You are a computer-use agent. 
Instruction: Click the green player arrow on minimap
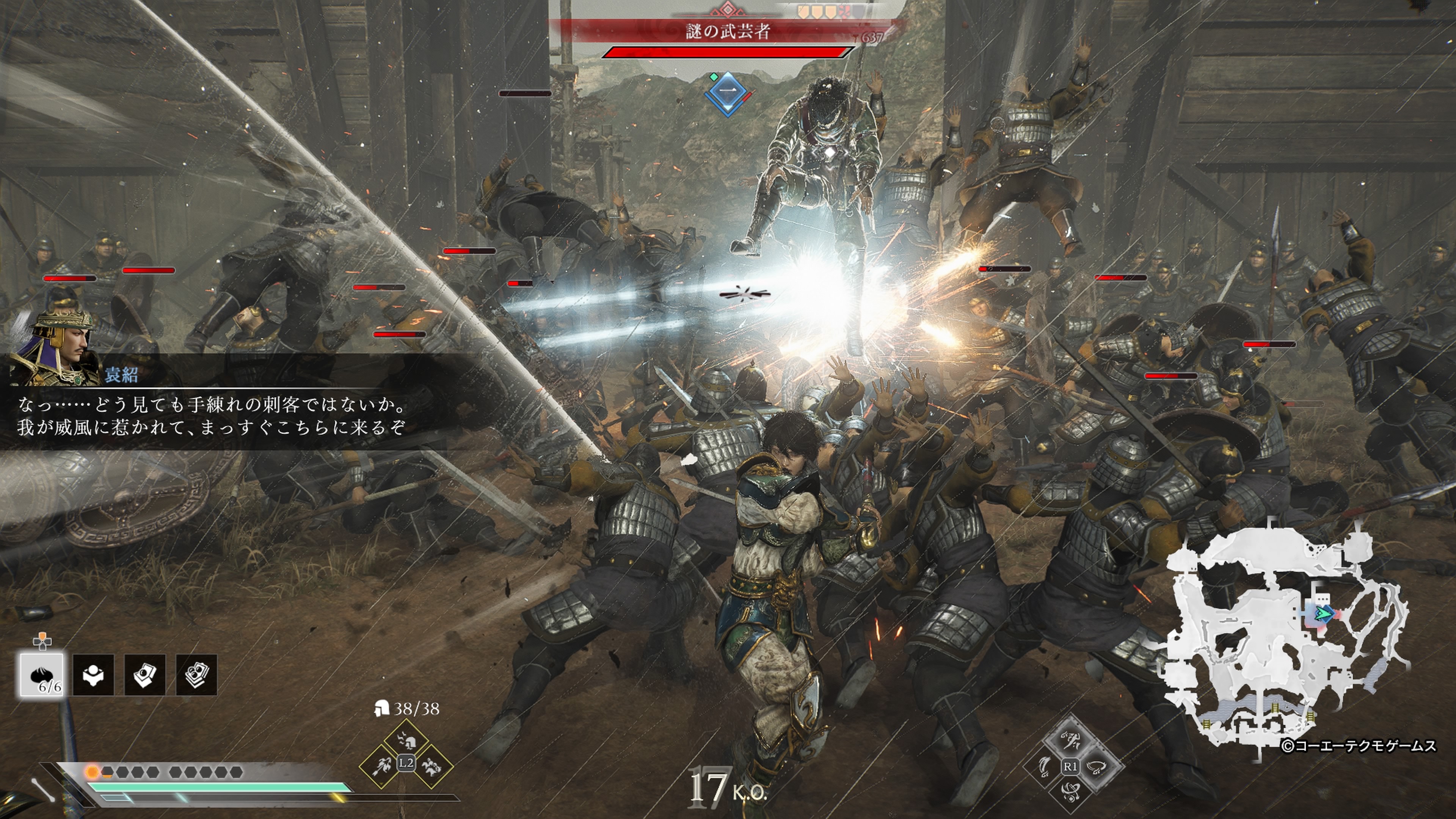[x=1322, y=613]
